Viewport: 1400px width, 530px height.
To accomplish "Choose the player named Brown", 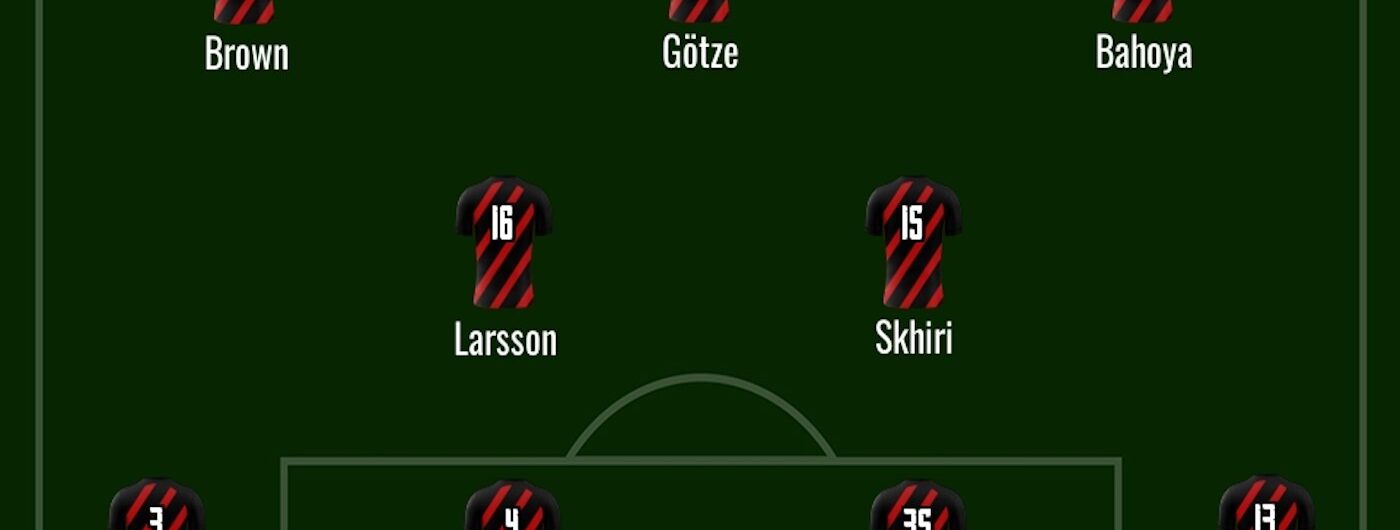I will pos(246,53).
